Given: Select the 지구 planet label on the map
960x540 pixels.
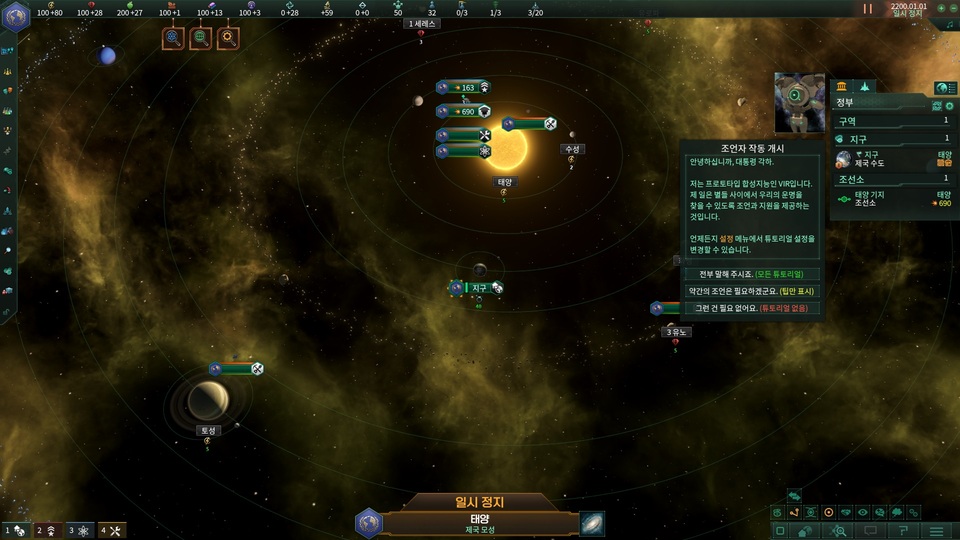Looking at the screenshot, I should (479, 288).
